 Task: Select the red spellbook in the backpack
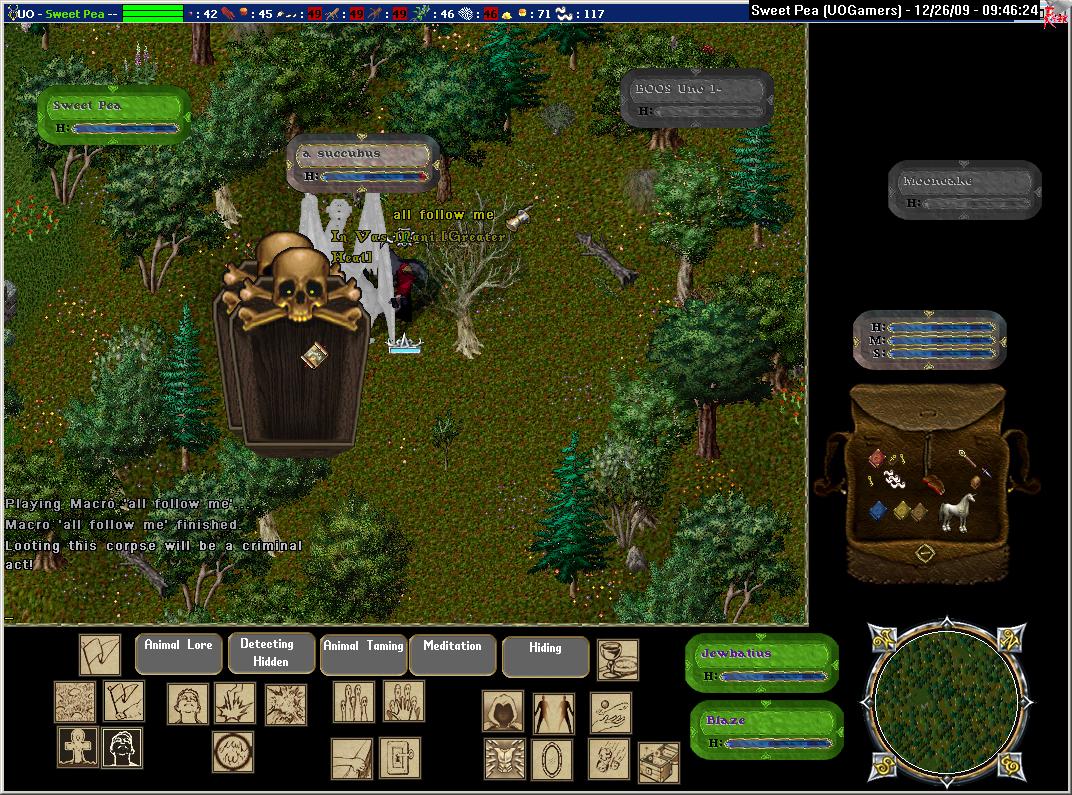tap(876, 457)
